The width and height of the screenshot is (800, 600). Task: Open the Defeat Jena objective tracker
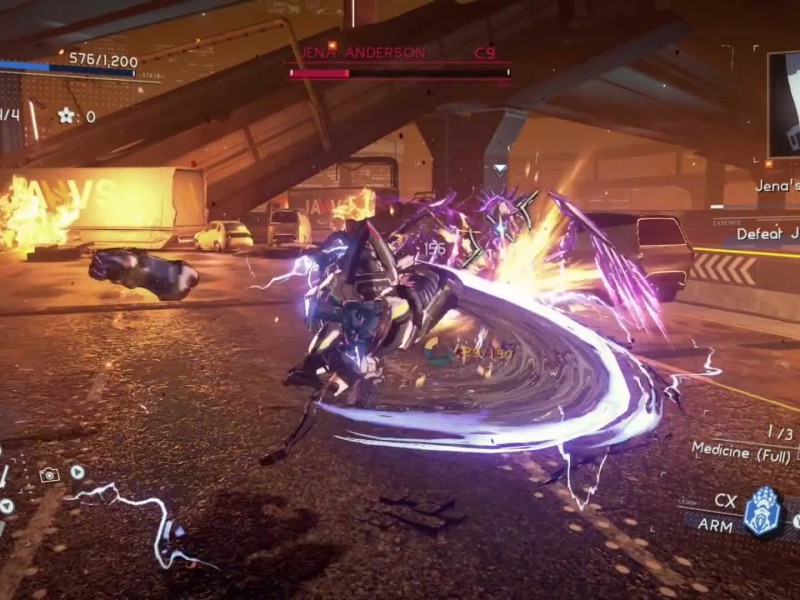click(x=766, y=234)
